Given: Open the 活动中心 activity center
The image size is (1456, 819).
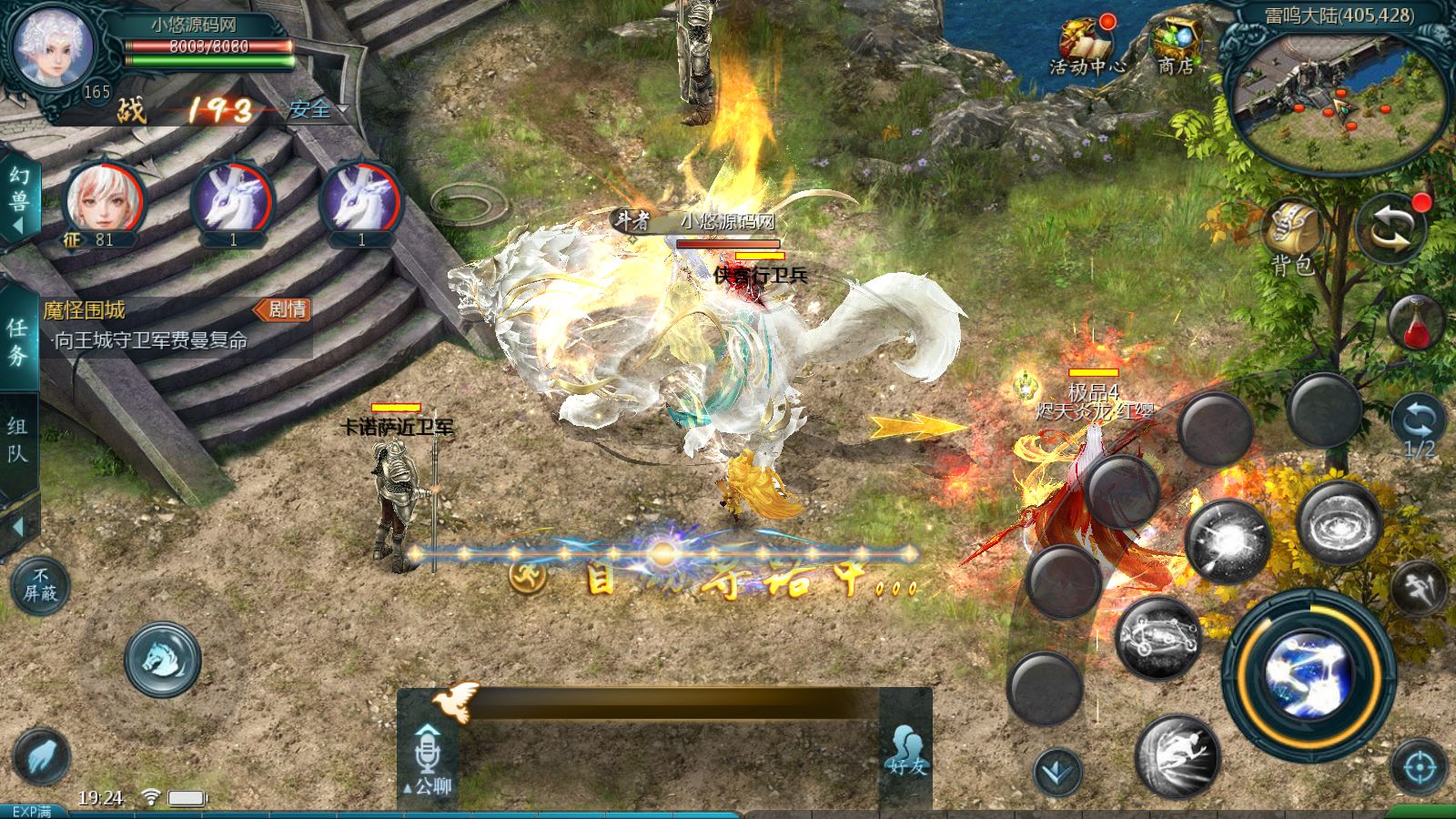Looking at the screenshot, I should (1087, 45).
